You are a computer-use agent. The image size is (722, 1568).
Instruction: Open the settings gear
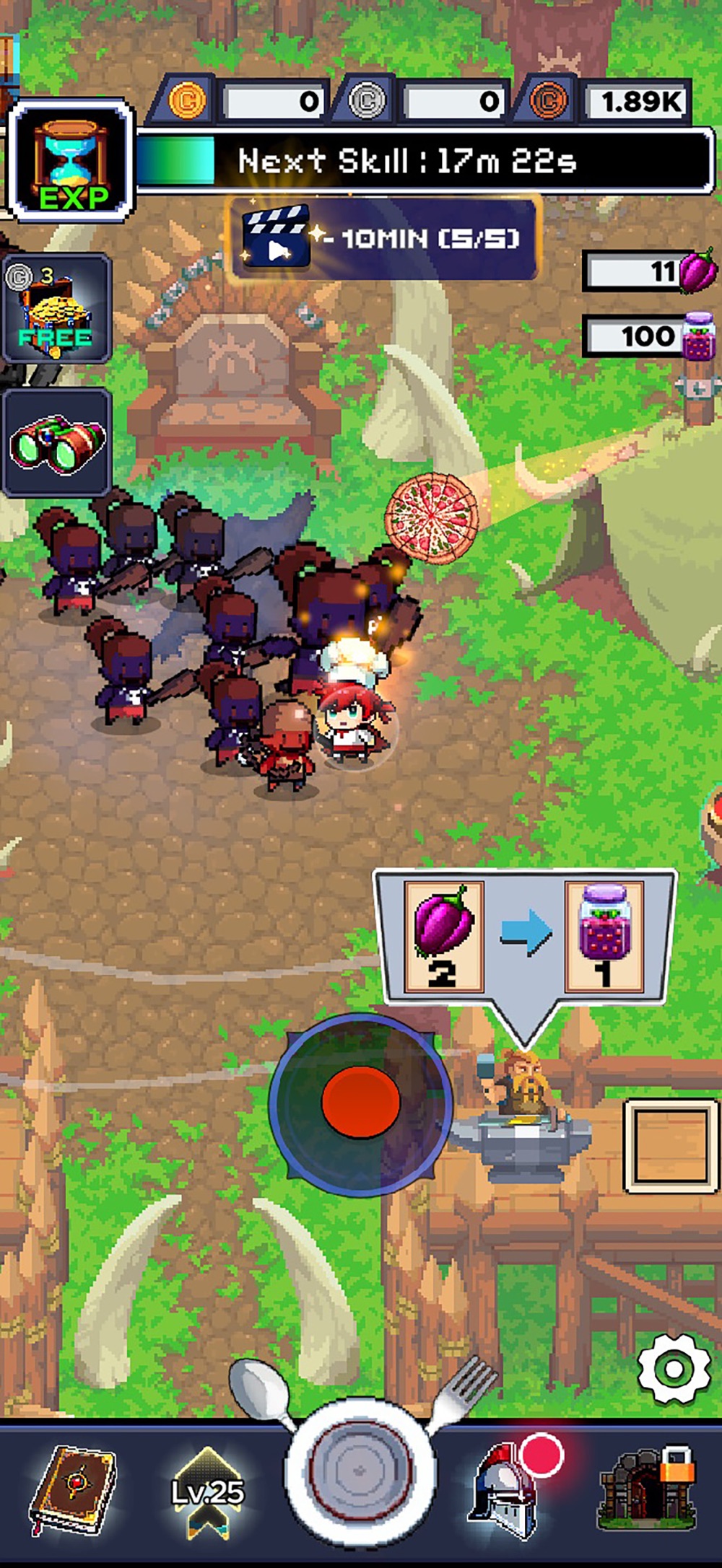pos(674,1369)
